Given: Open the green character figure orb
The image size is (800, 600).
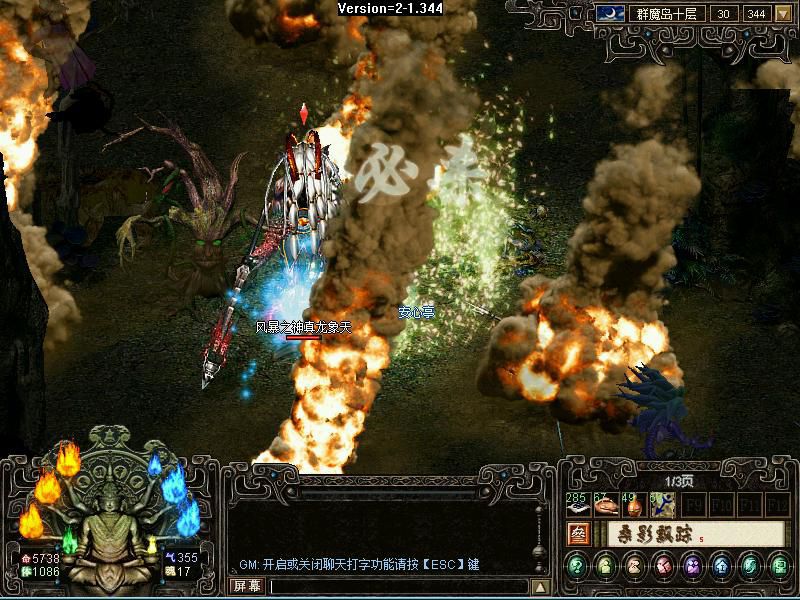Looking at the screenshot, I should pyautogui.click(x=606, y=567).
